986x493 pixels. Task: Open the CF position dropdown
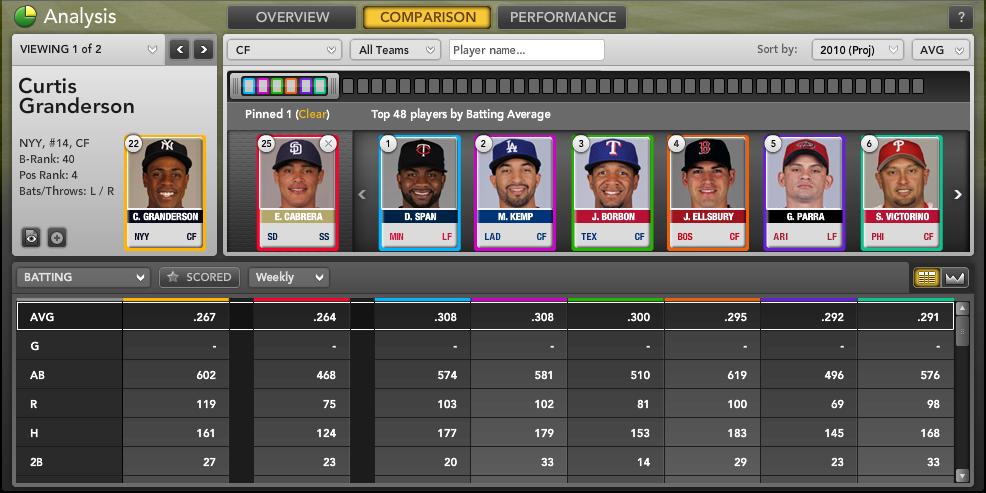pos(285,50)
